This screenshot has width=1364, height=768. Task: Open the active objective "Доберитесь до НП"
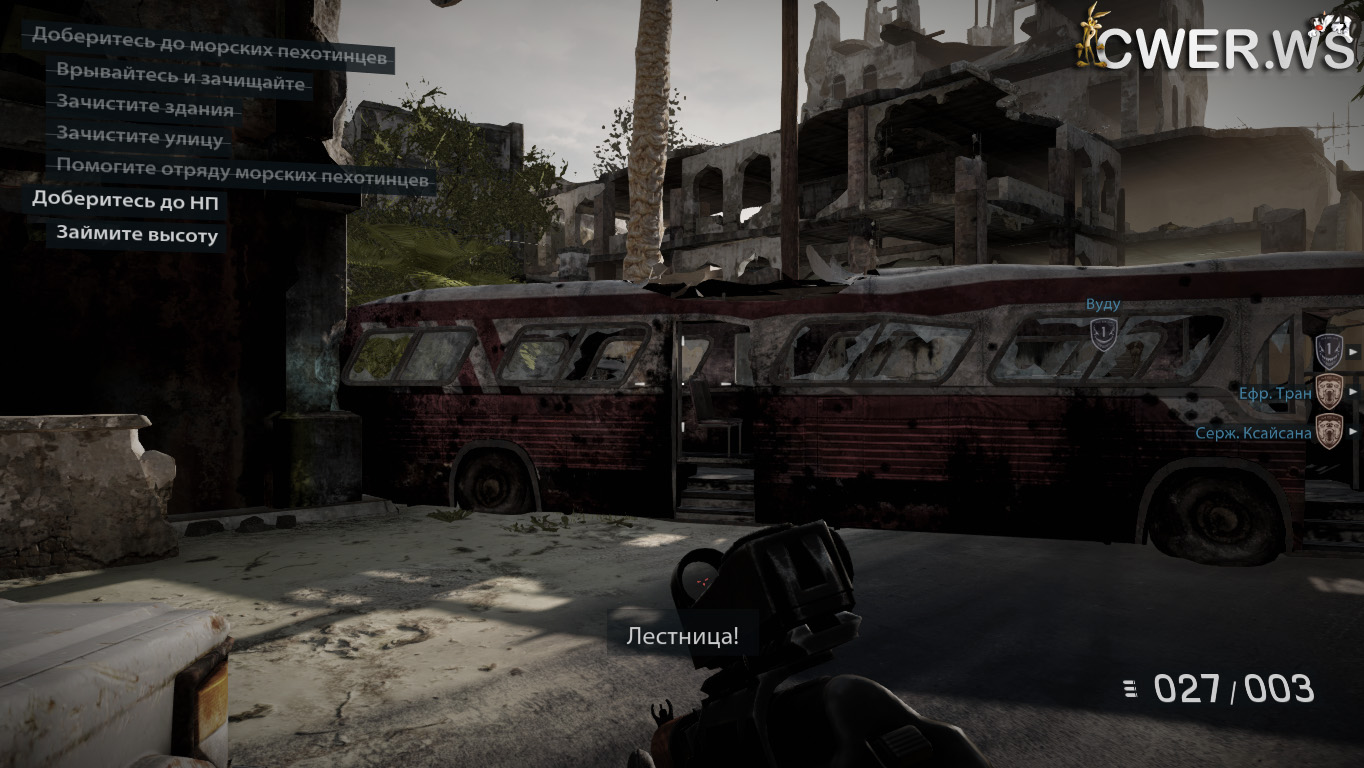pos(126,200)
